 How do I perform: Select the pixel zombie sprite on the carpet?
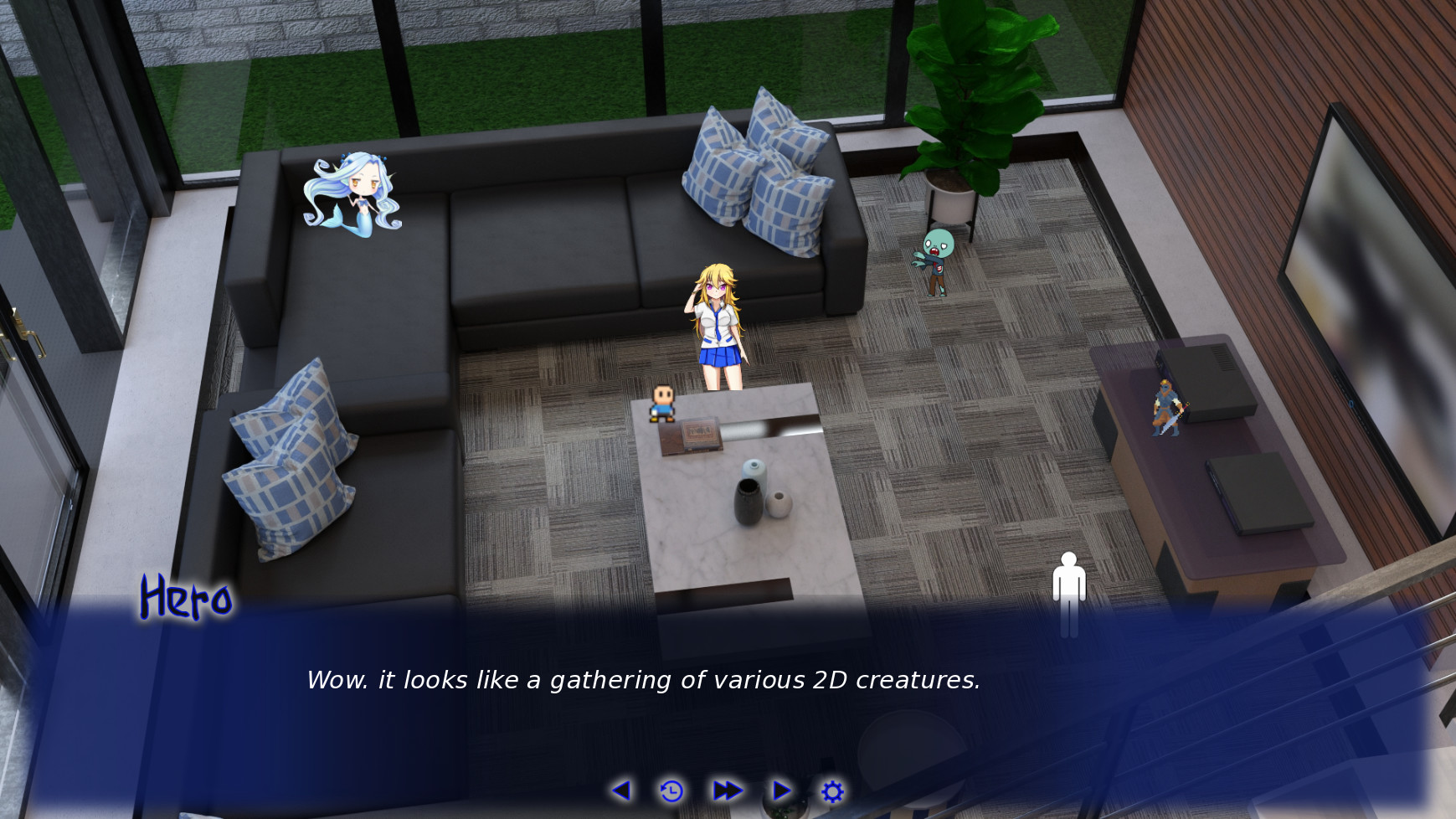(936, 260)
